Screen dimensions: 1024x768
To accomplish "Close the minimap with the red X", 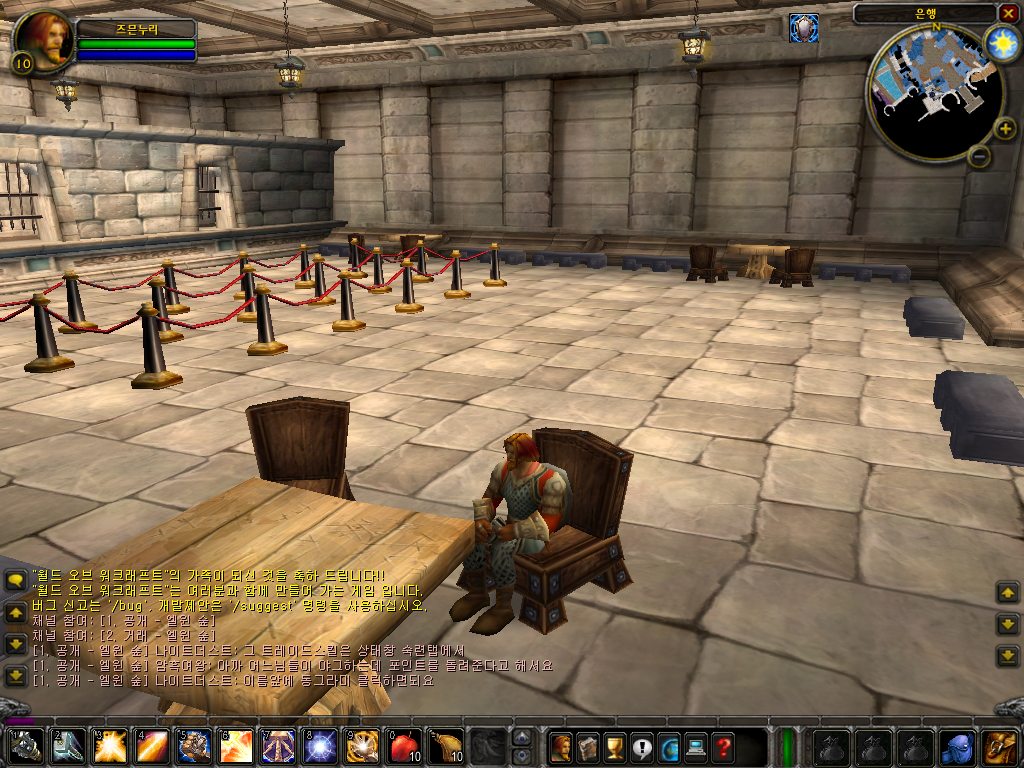I will [1007, 13].
